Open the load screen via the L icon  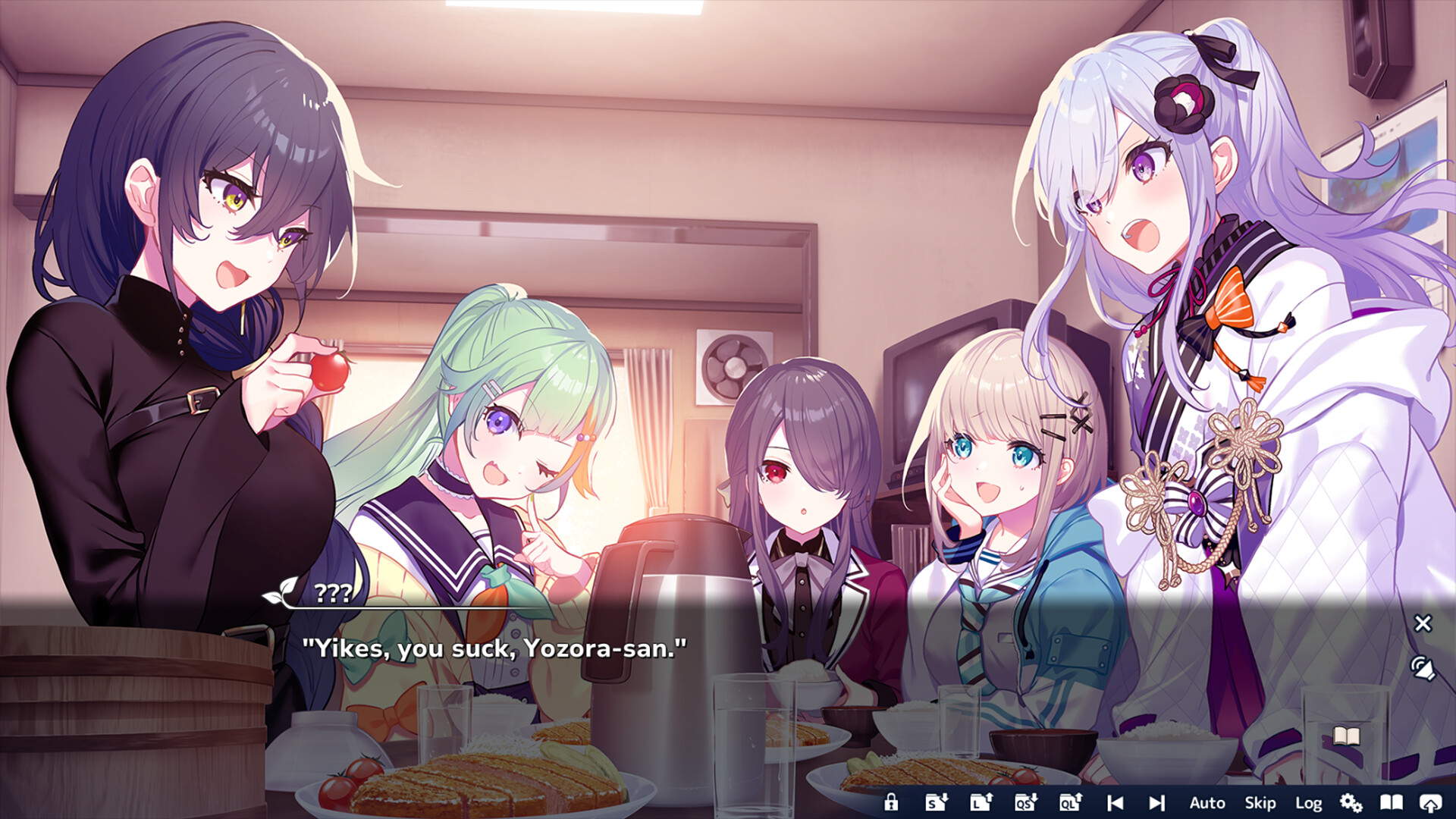(979, 802)
